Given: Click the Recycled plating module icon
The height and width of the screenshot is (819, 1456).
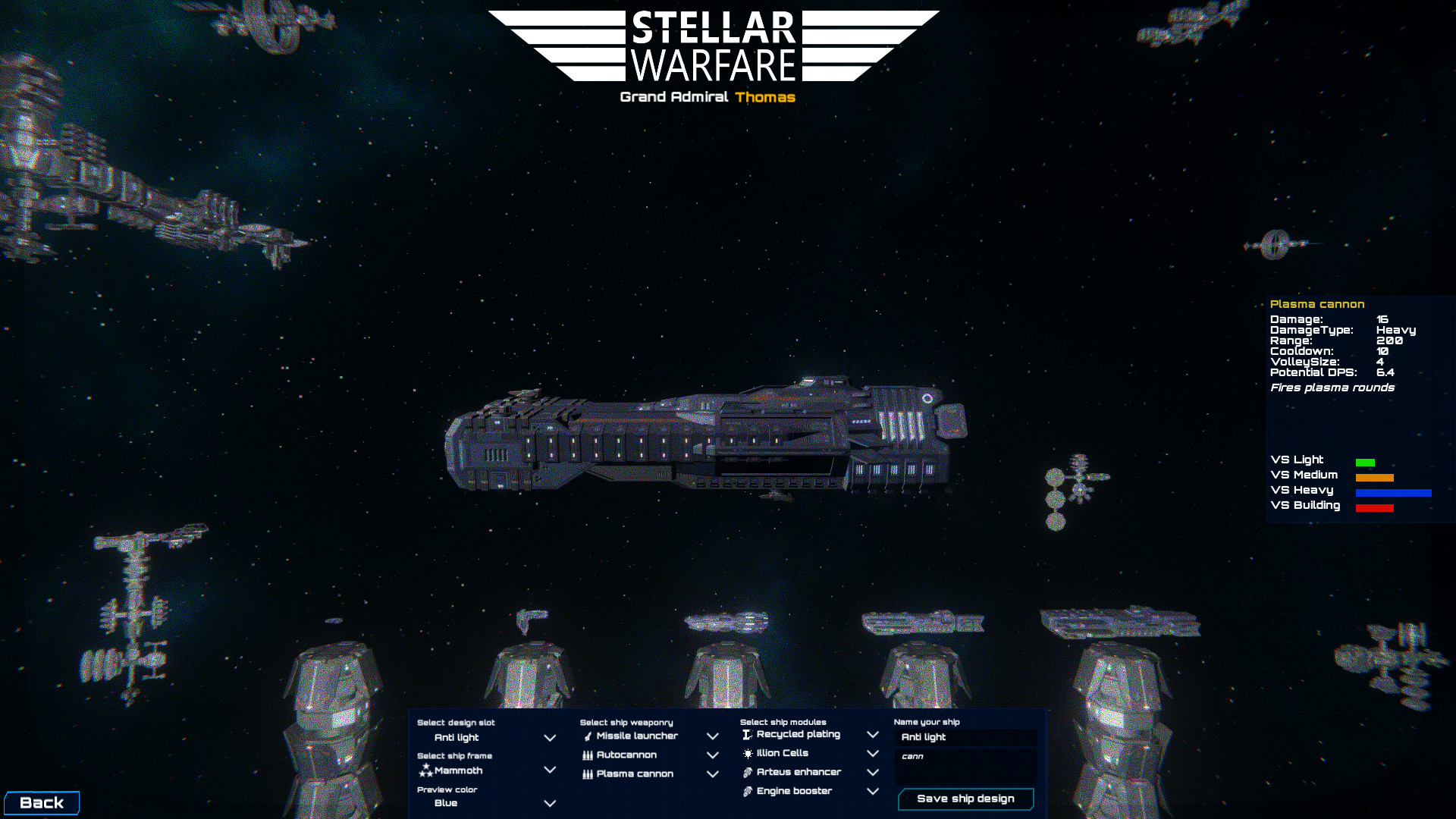Looking at the screenshot, I should coord(748,734).
